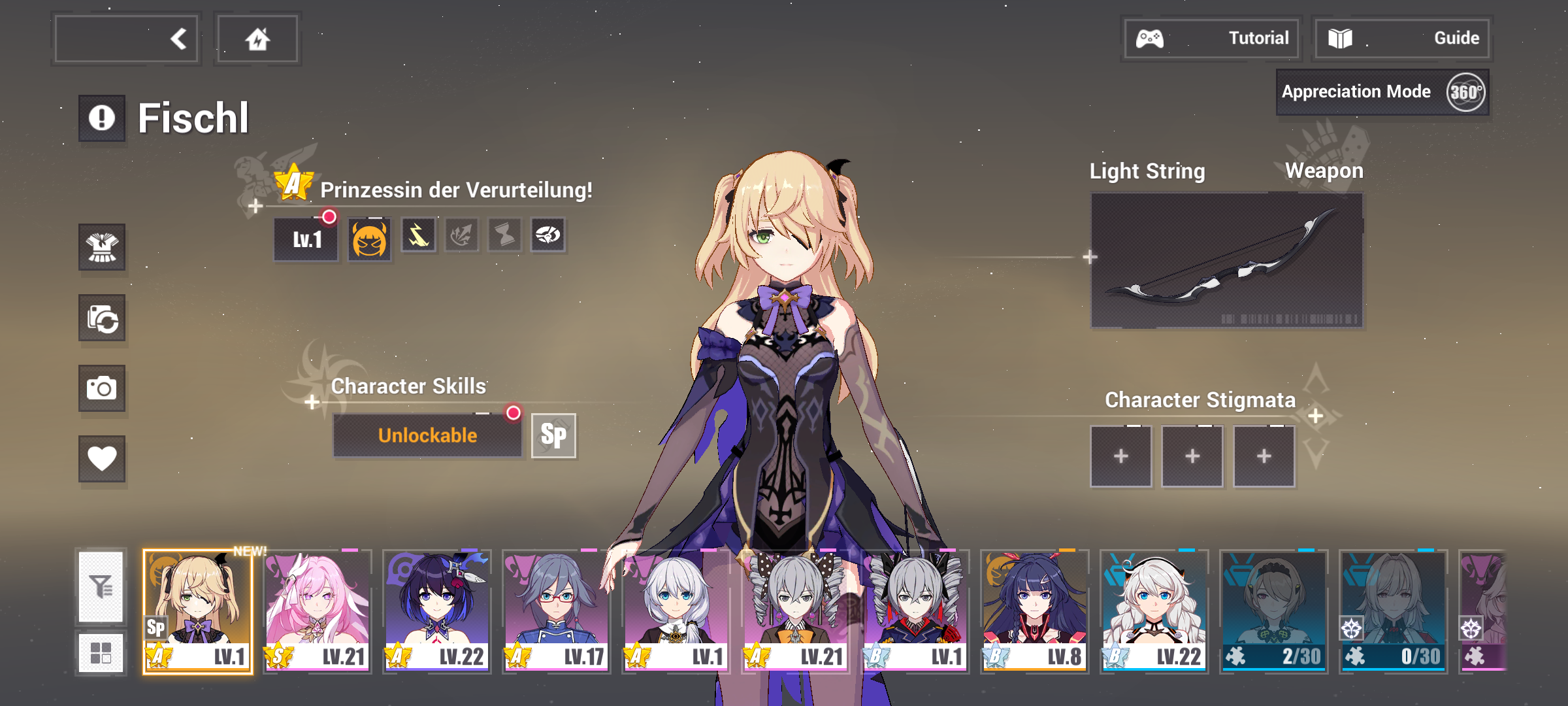1568x706 pixels.
Task: Open the filter icon above grid view
Action: (x=101, y=588)
